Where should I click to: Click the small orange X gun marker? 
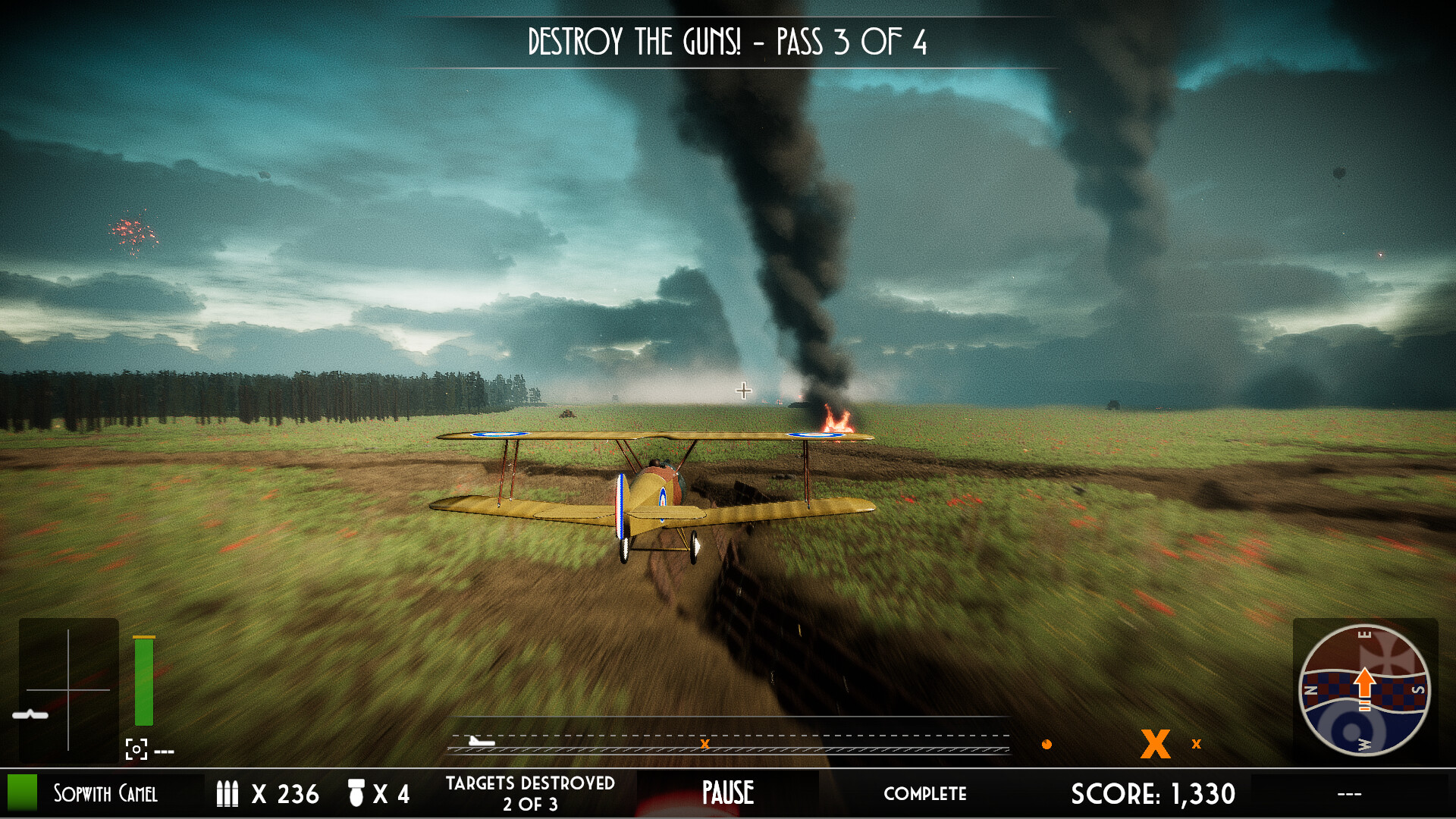(x=1196, y=745)
